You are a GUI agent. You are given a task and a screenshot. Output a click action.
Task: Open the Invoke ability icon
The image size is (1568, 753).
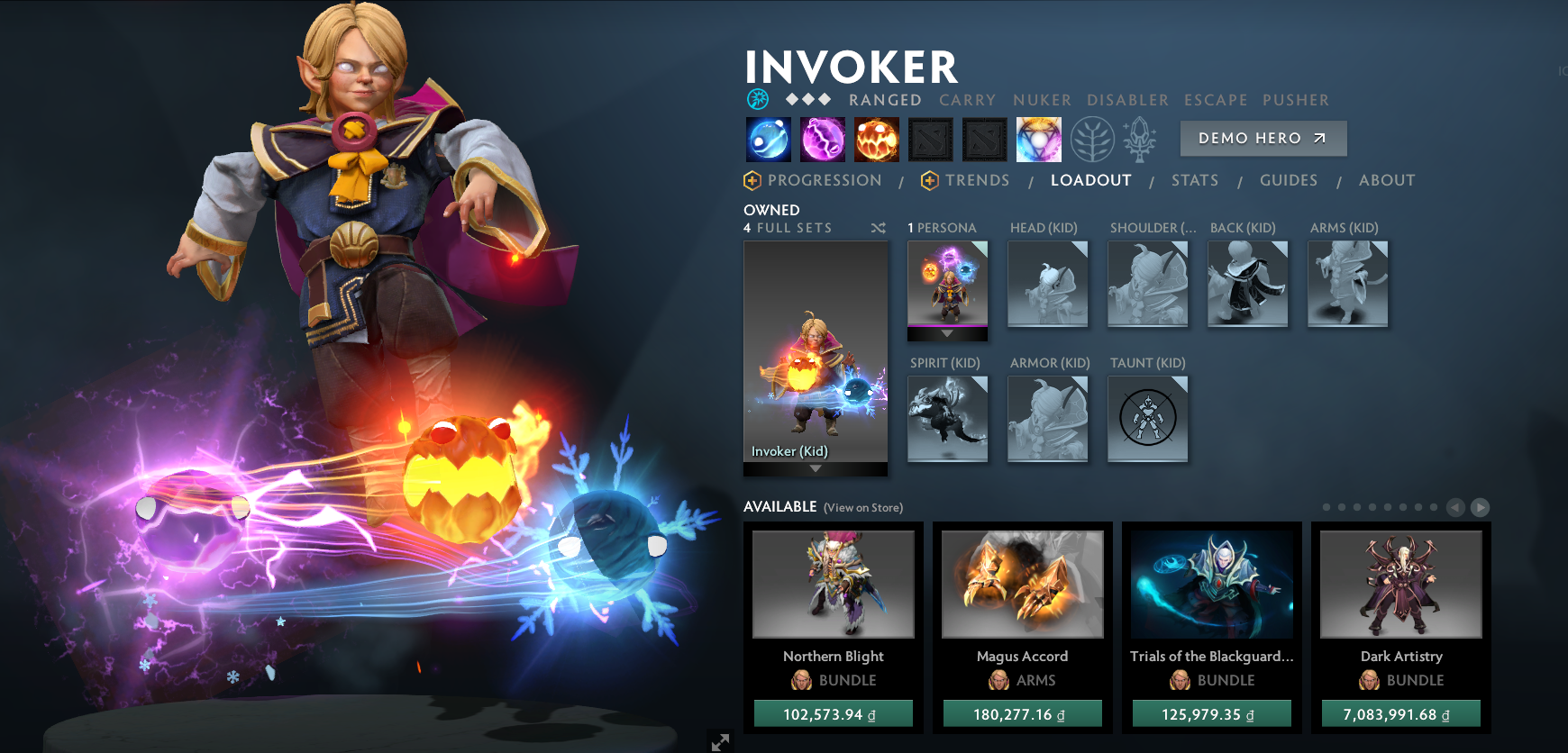(x=1038, y=140)
